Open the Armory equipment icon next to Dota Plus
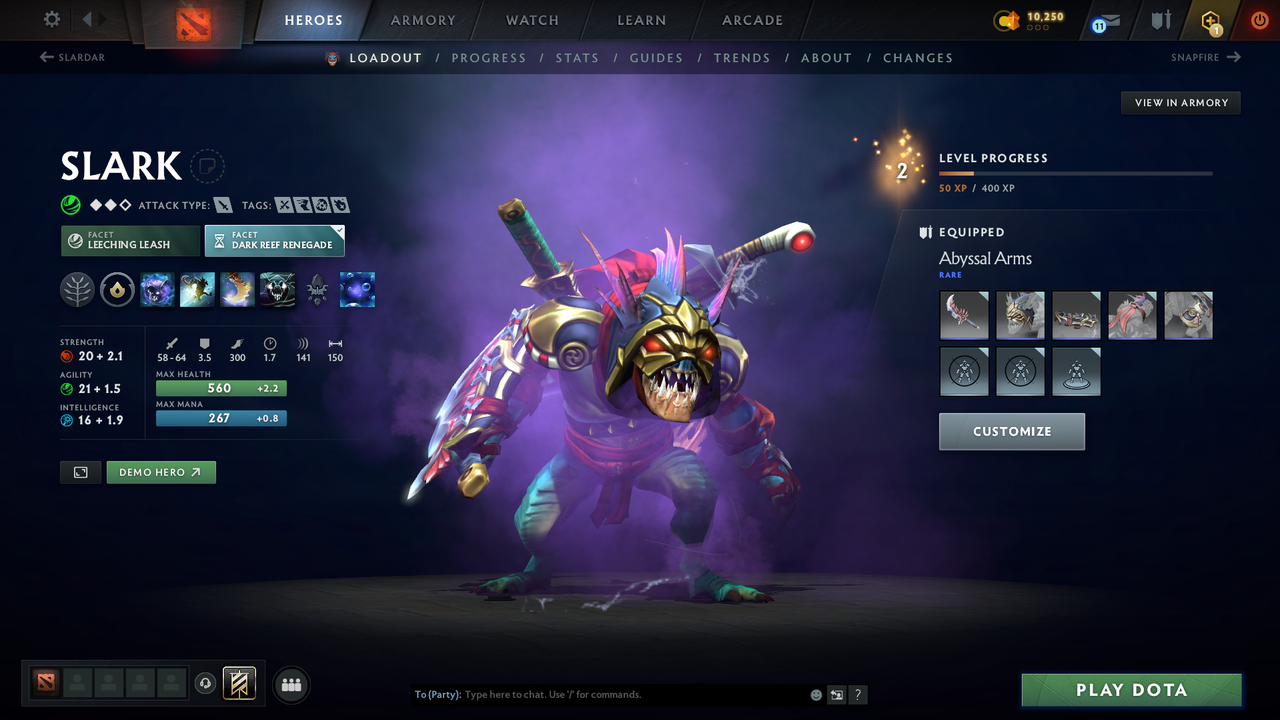Image resolution: width=1280 pixels, height=720 pixels. (1159, 20)
